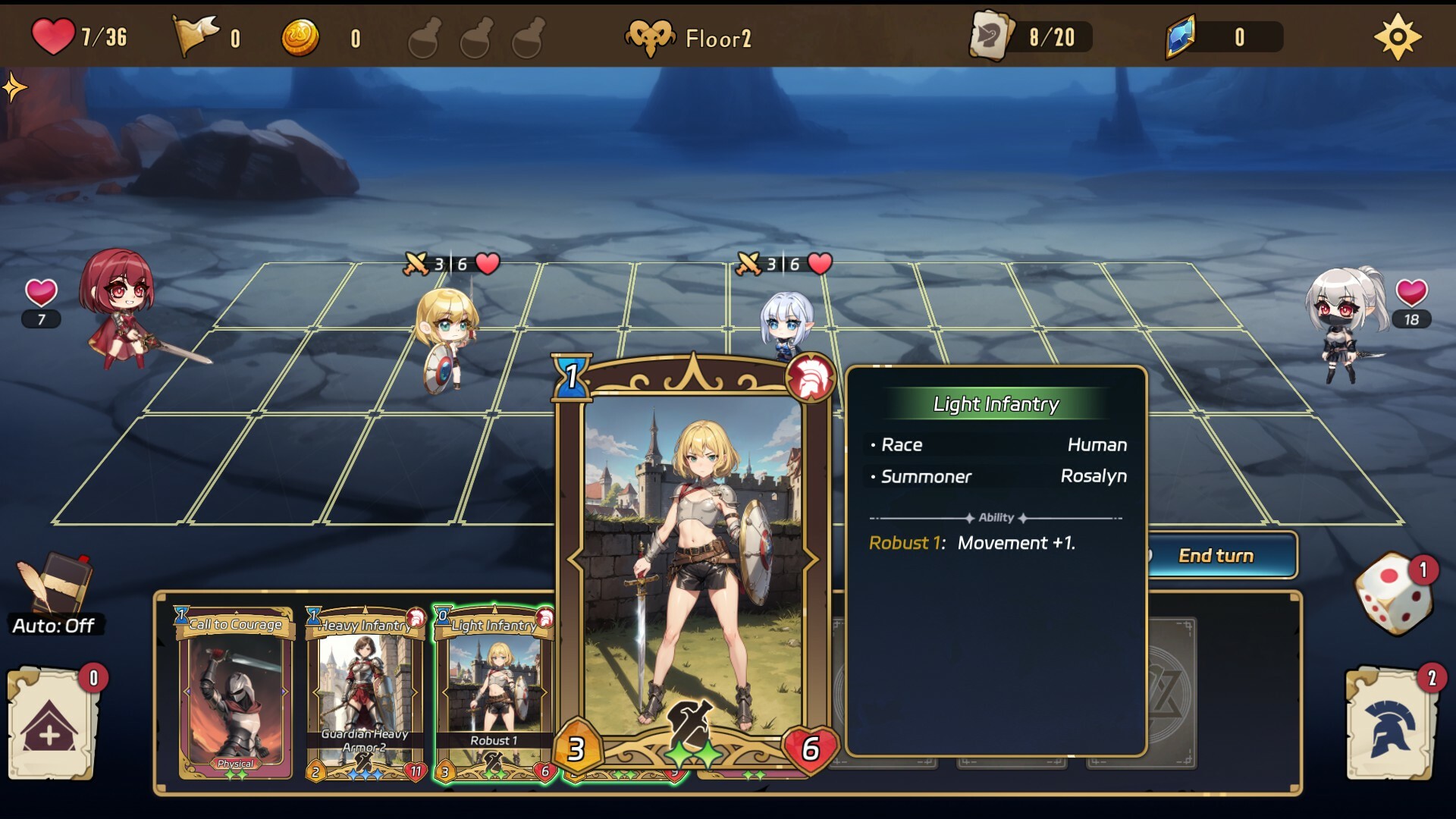Click the card deck counter icon
The width and height of the screenshot is (1456, 819).
pos(991,36)
